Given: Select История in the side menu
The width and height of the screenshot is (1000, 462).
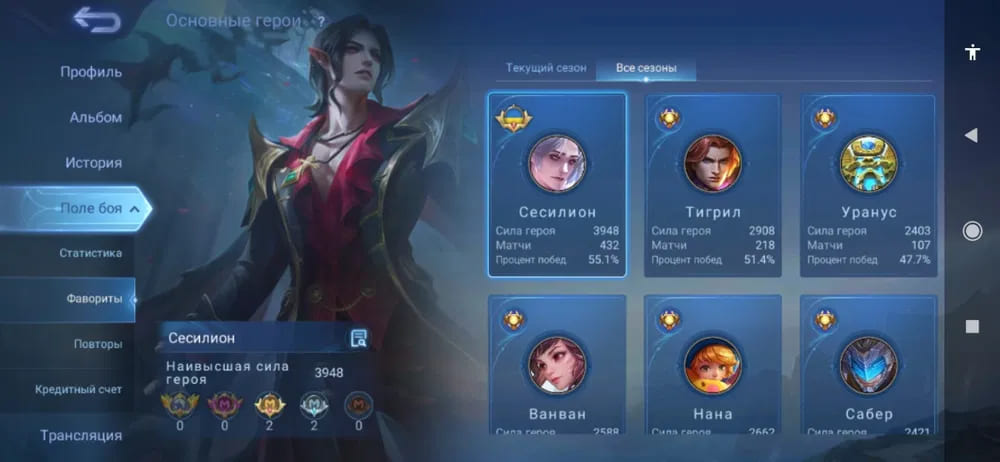Looking at the screenshot, I should point(93,162).
